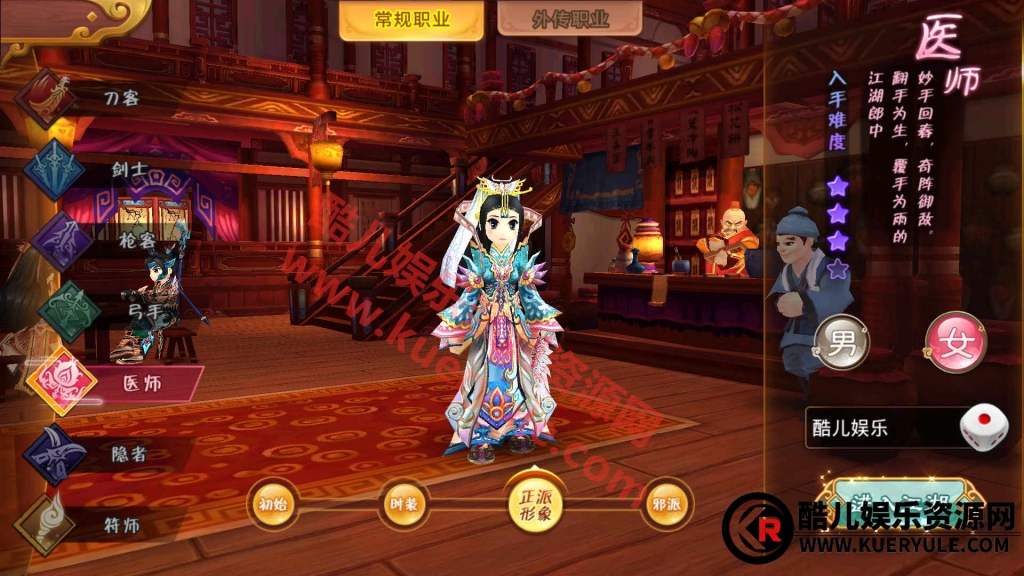Choose female gender 女
The width and height of the screenshot is (1024, 576).
tap(955, 343)
